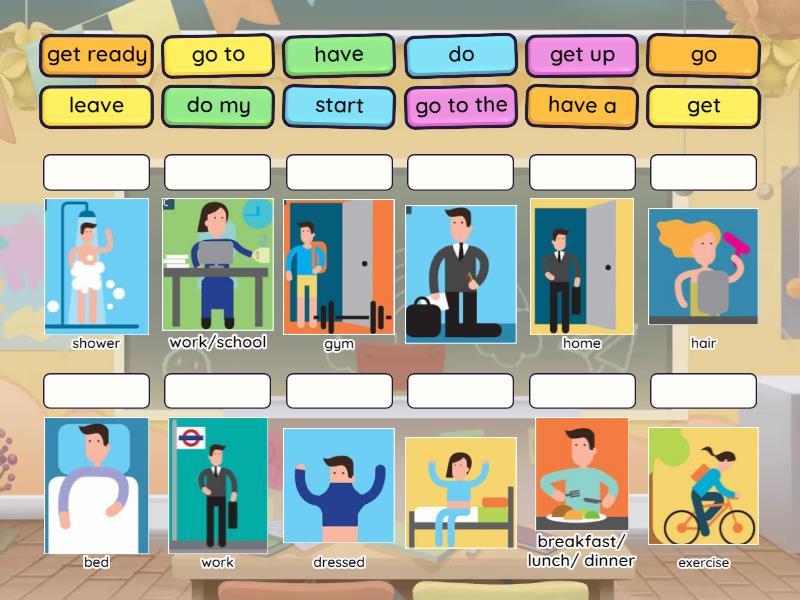Pick the yellow 'go to' tile
The height and width of the screenshot is (600, 800).
(218, 56)
